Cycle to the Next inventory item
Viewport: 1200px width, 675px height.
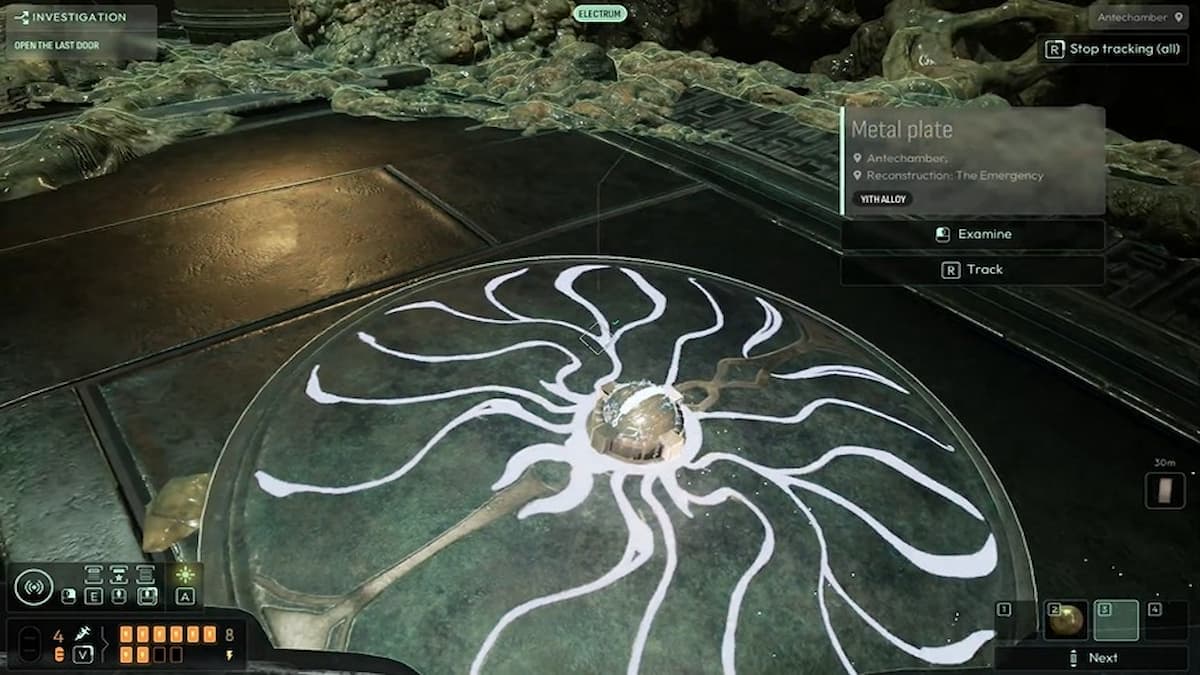pyautogui.click(x=1091, y=657)
